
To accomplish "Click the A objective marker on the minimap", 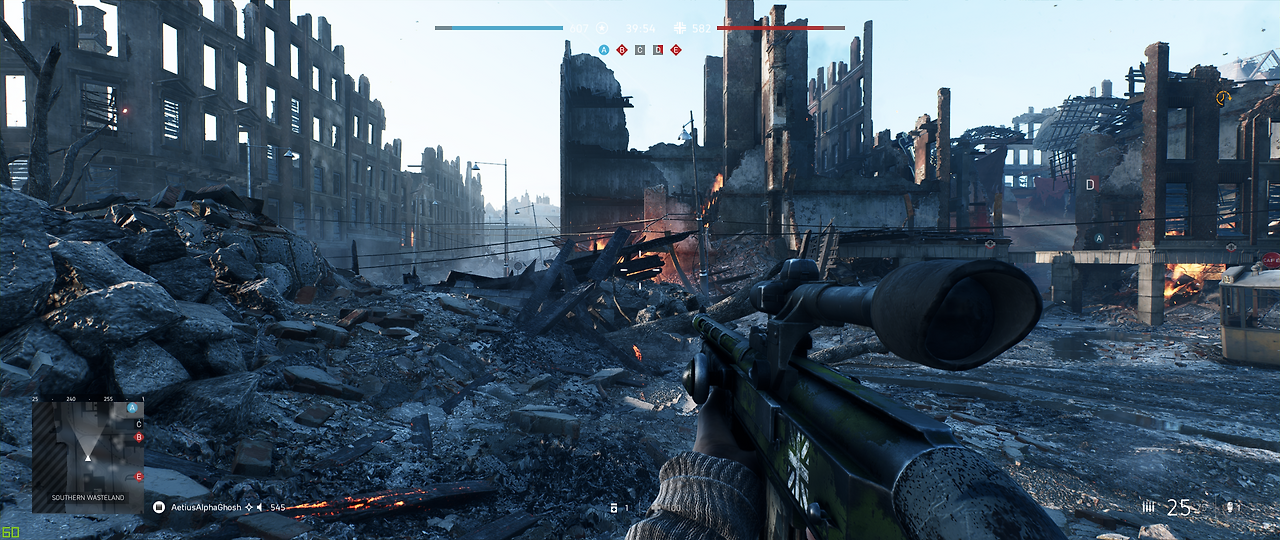I will (133, 409).
